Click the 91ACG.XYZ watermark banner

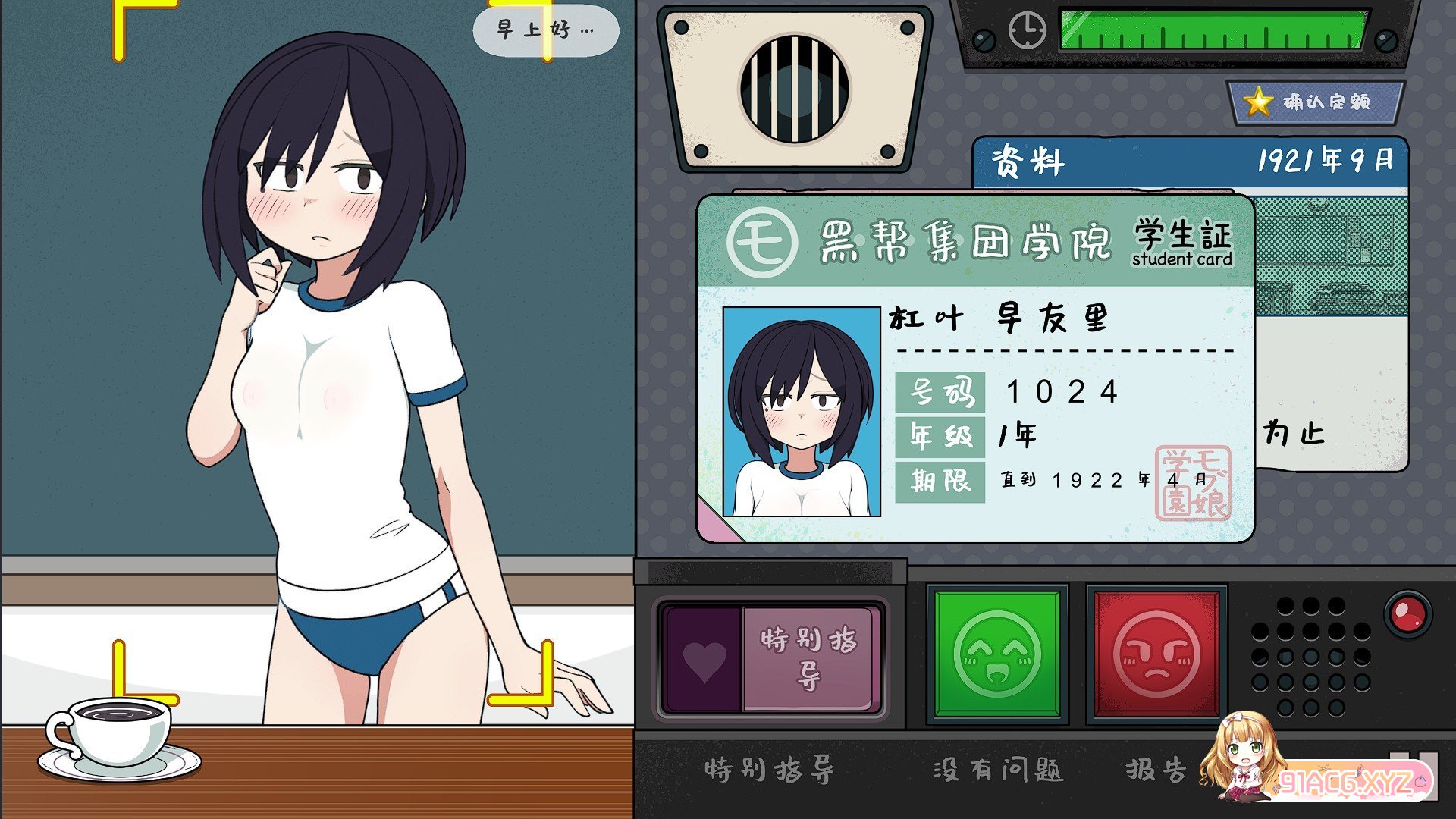(x=1350, y=781)
